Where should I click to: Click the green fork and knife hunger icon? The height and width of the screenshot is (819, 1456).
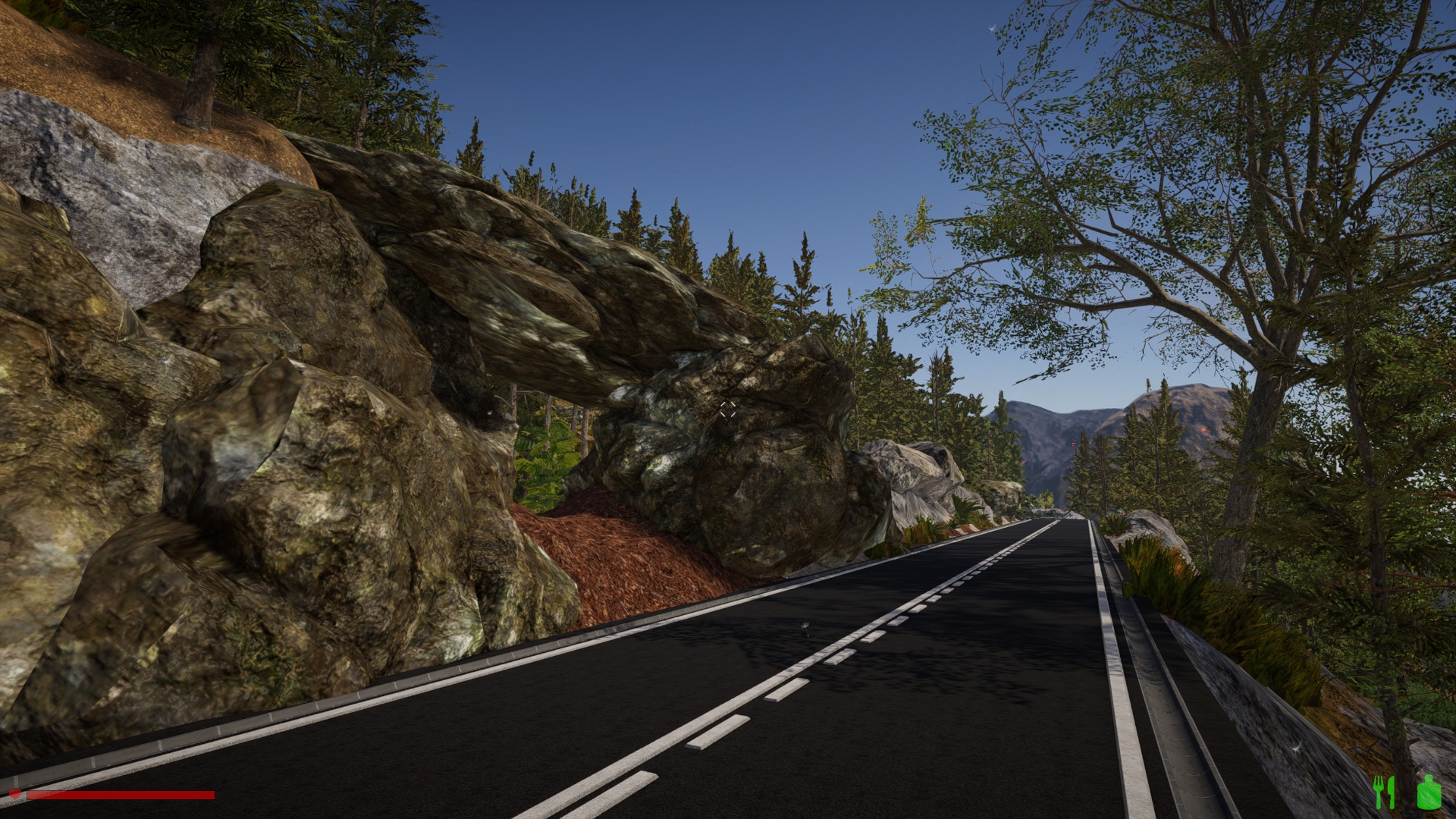(1384, 792)
